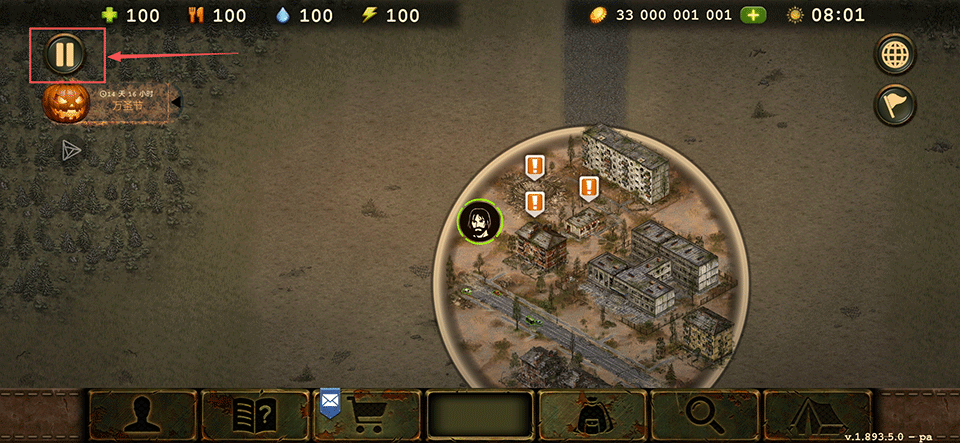The height and width of the screenshot is (443, 960).
Task: Click the flag button on the right
Action: tap(894, 104)
